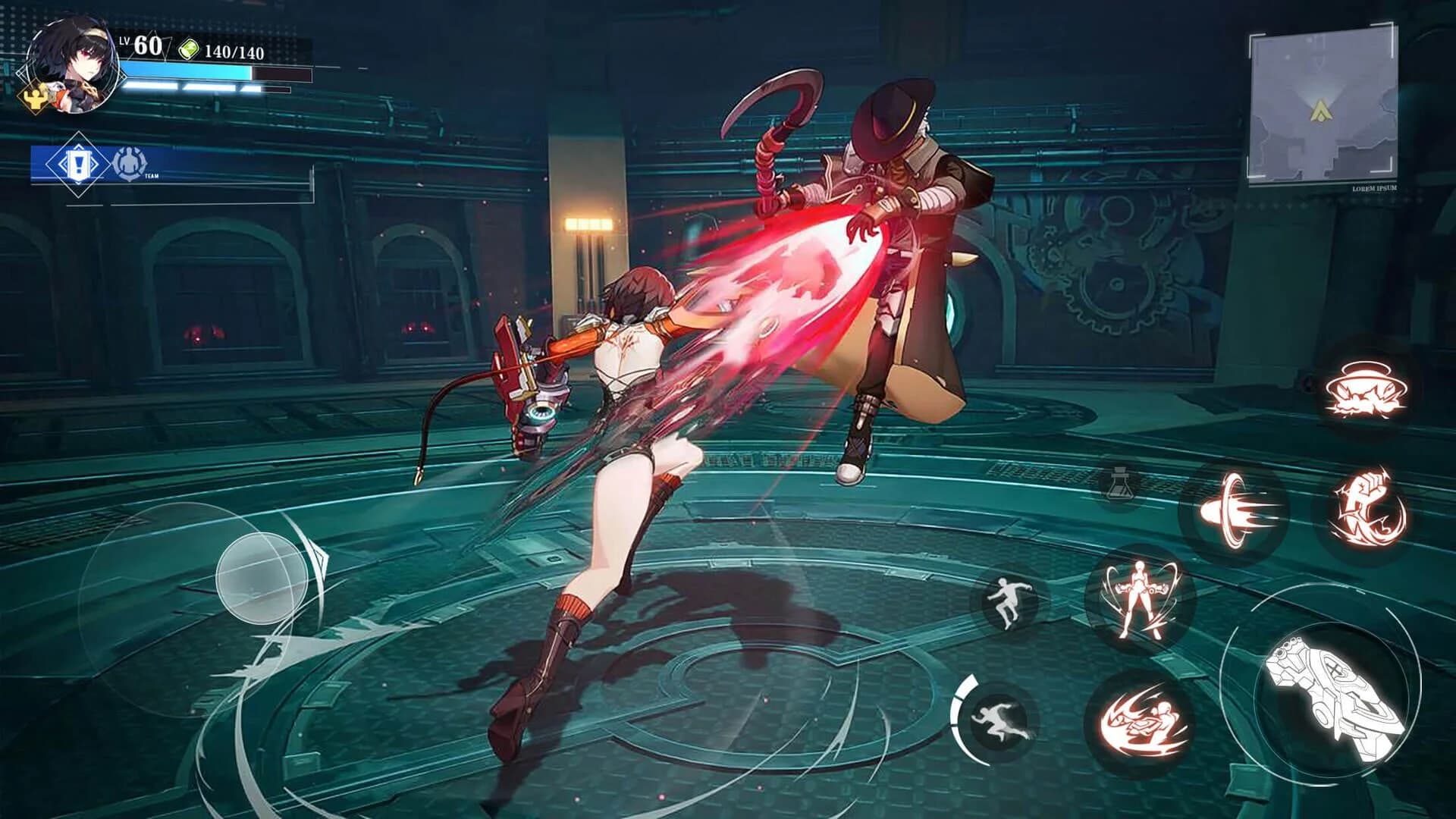Tap the jump icon
The width and height of the screenshot is (1456, 819).
(1009, 600)
